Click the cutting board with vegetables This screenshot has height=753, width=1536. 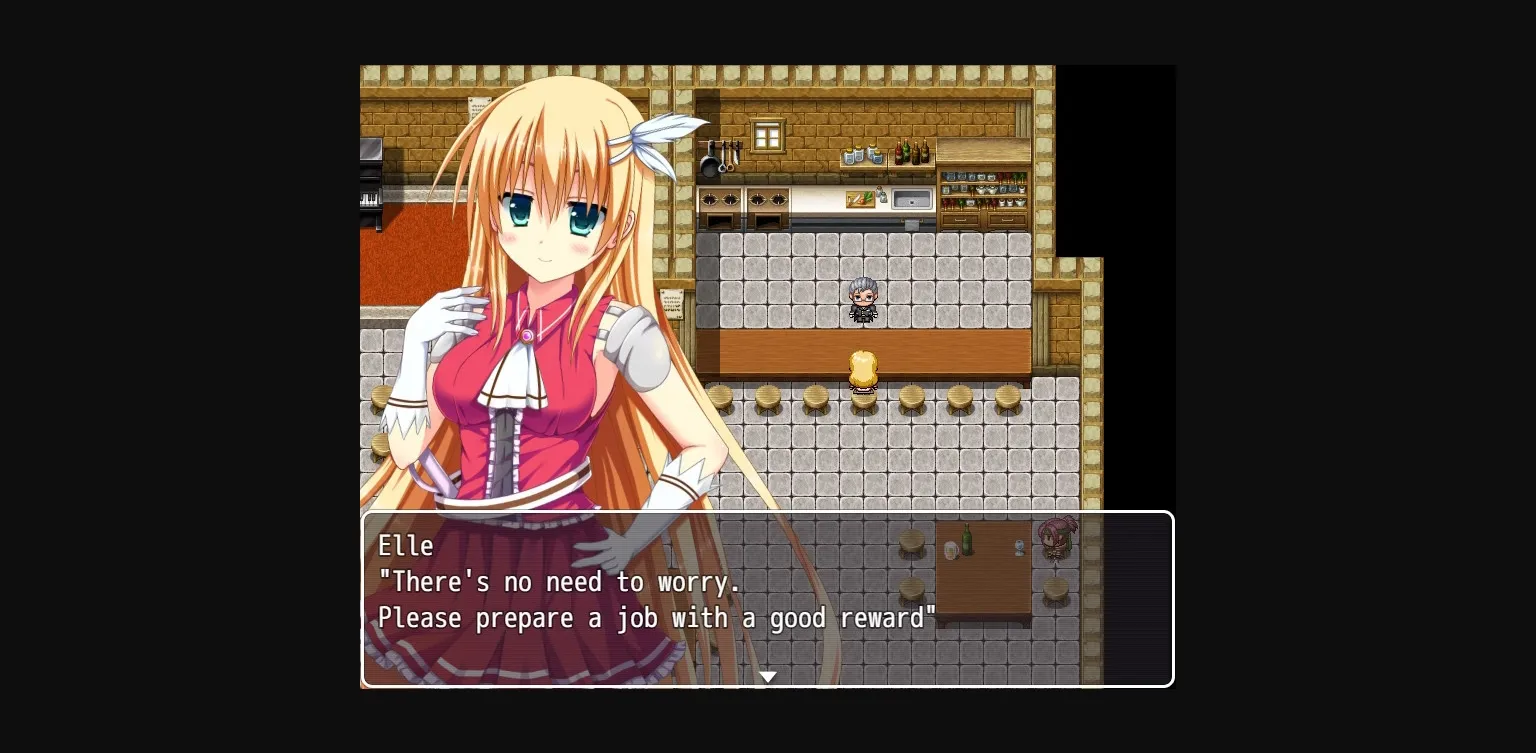tap(858, 198)
